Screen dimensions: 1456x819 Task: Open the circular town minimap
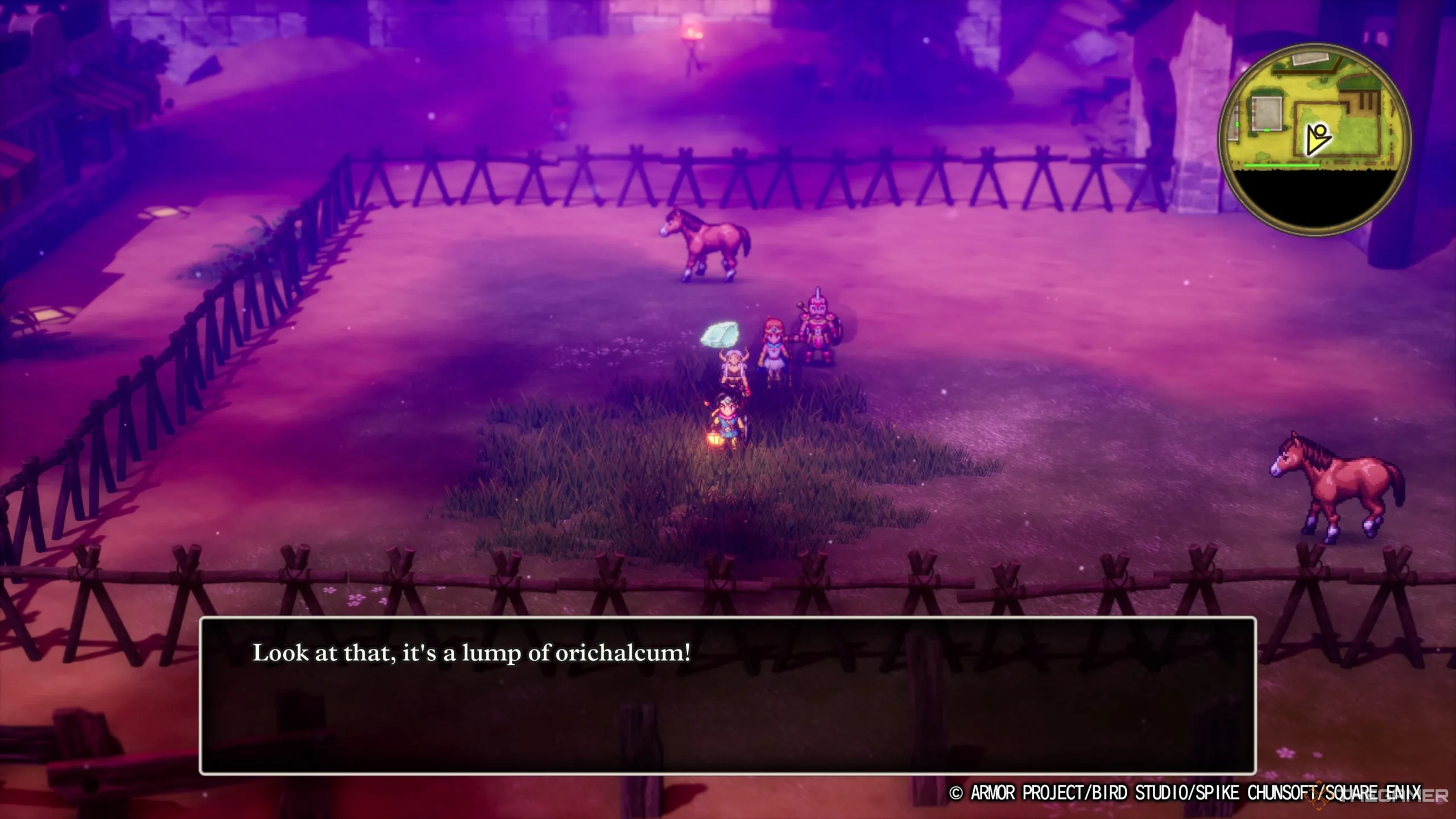click(1314, 139)
